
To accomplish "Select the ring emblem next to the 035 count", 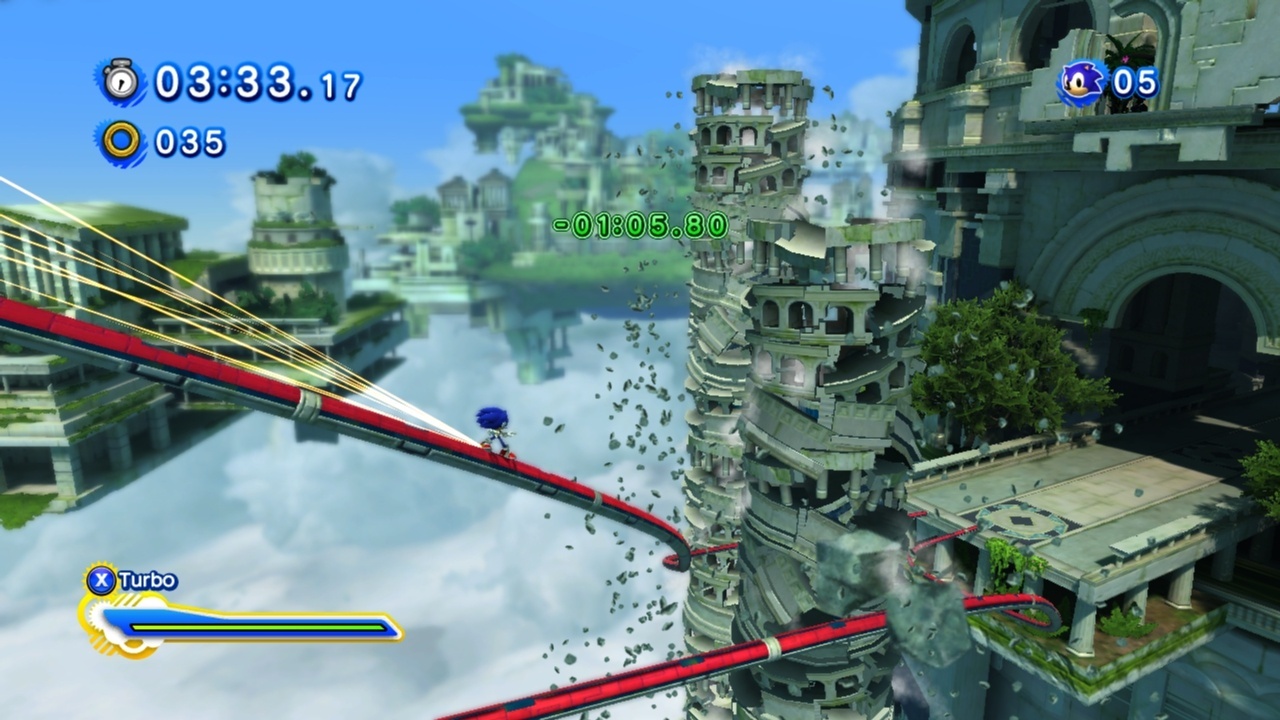I will pyautogui.click(x=122, y=140).
